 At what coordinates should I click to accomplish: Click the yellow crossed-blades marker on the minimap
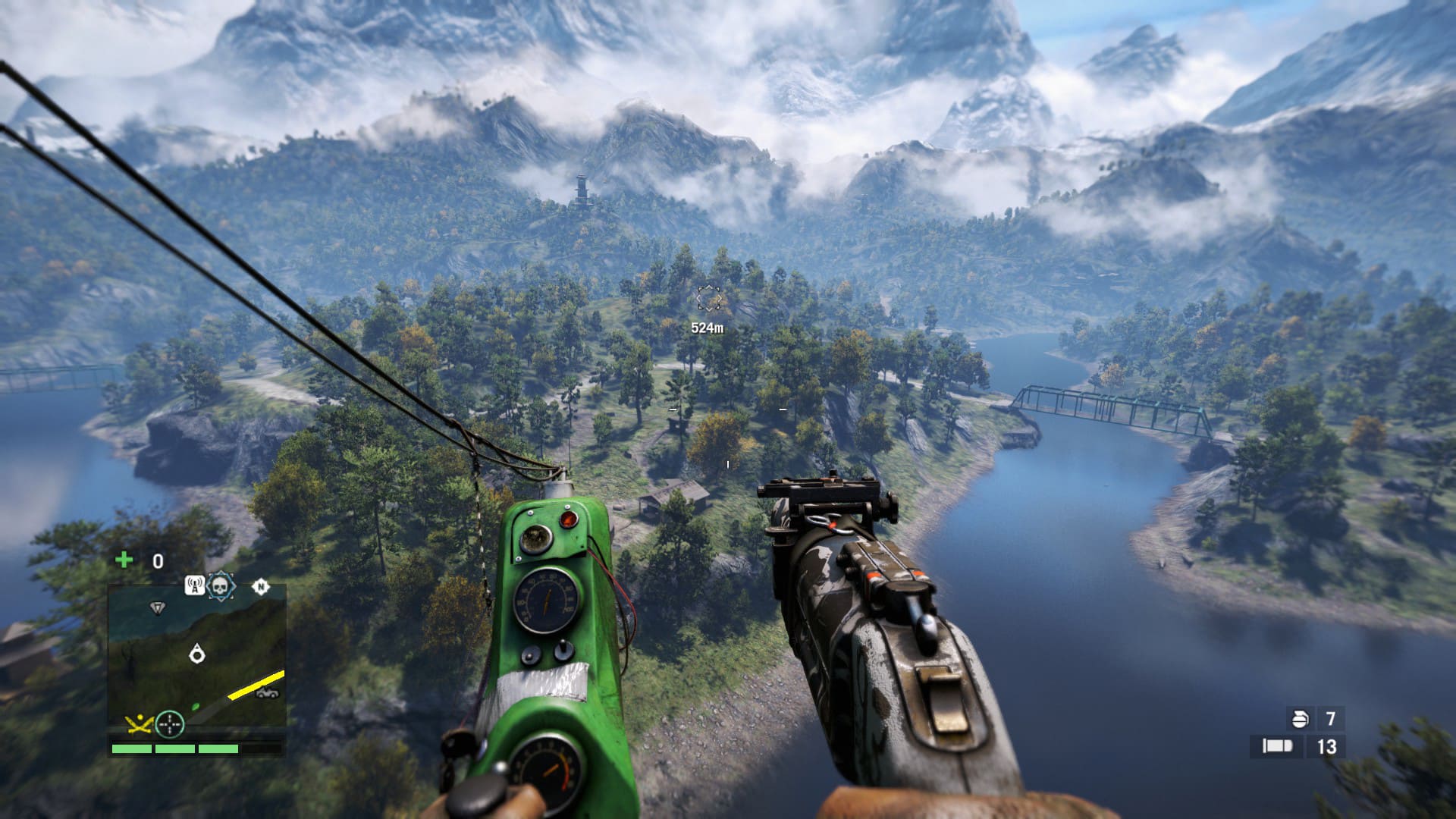click(x=139, y=725)
